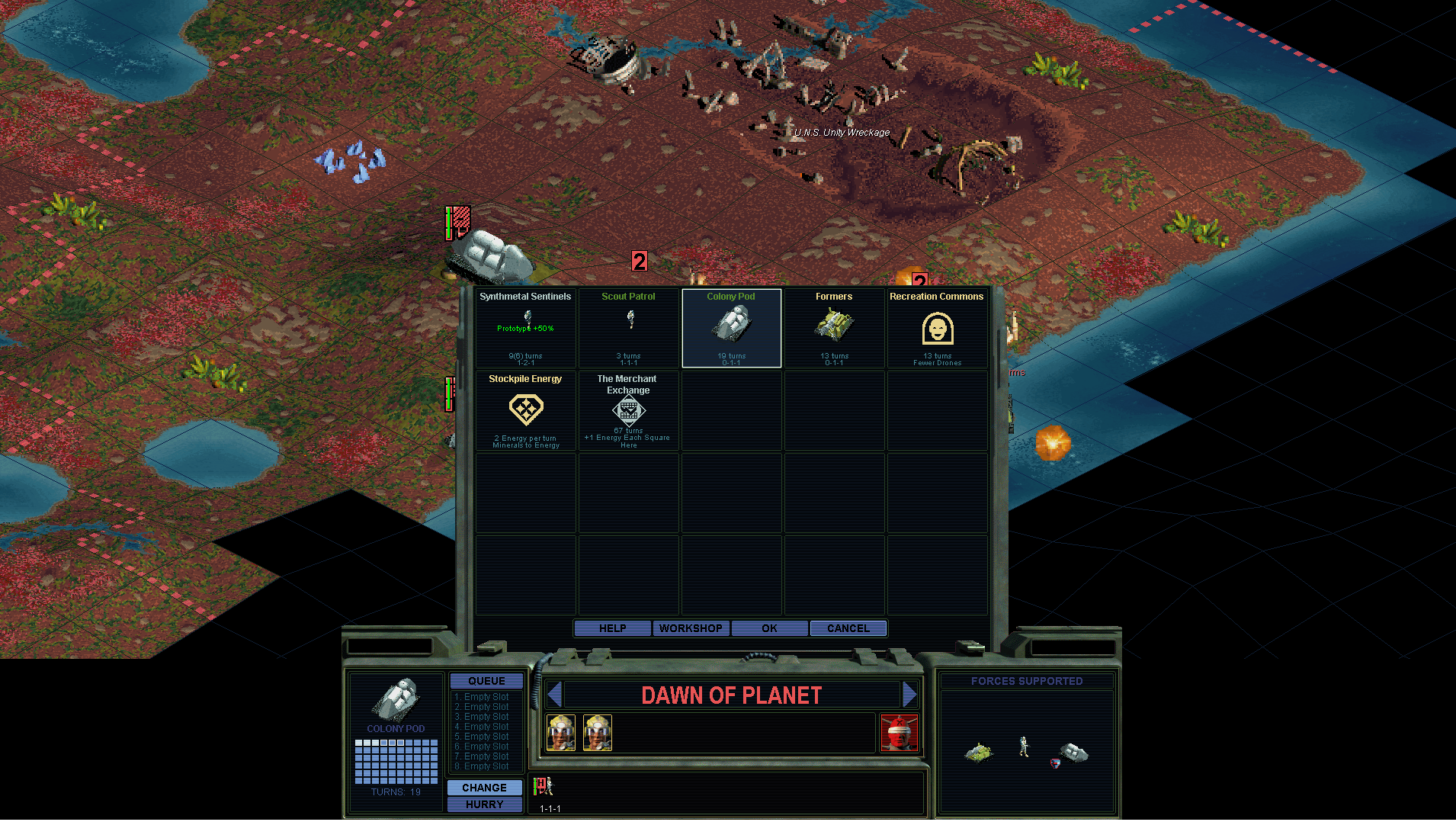Go to next base with right arrow
The image size is (1456, 822).
(x=909, y=695)
